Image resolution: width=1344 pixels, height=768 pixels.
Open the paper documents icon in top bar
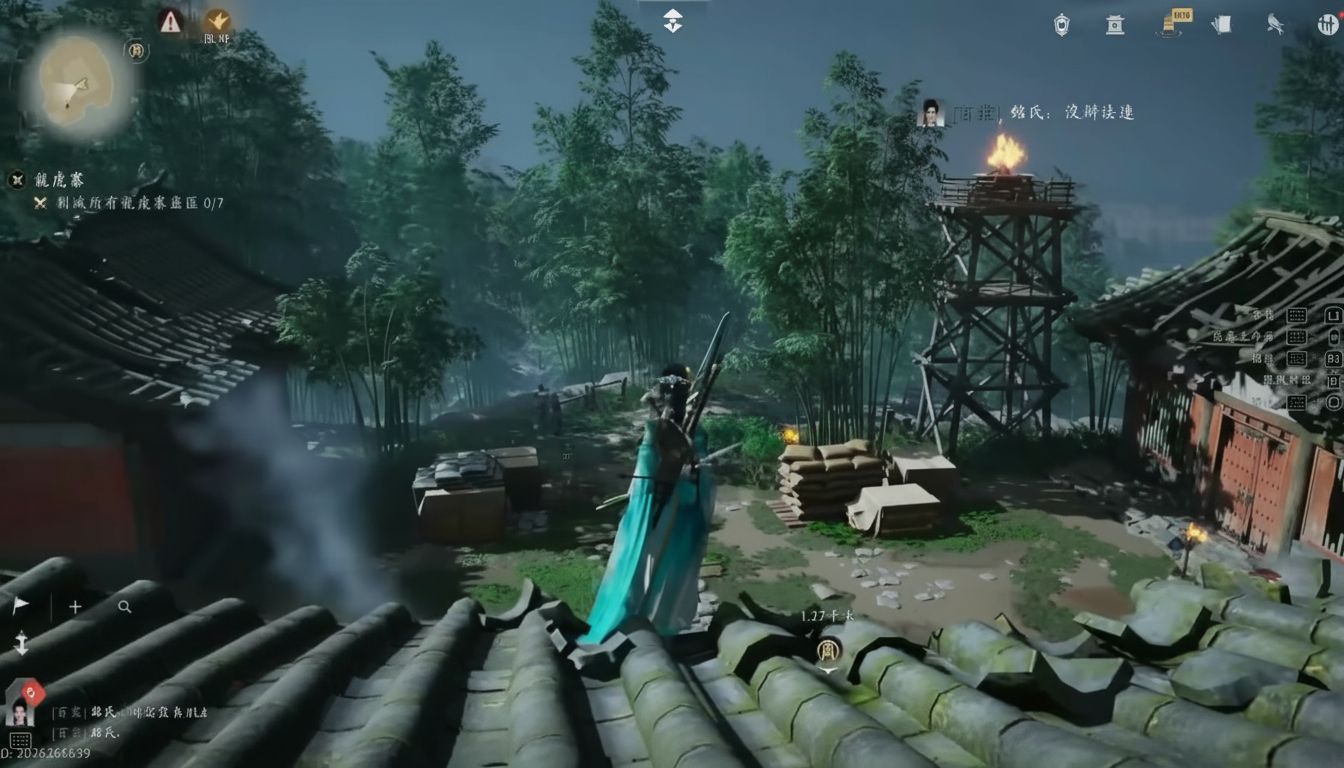tap(1222, 25)
